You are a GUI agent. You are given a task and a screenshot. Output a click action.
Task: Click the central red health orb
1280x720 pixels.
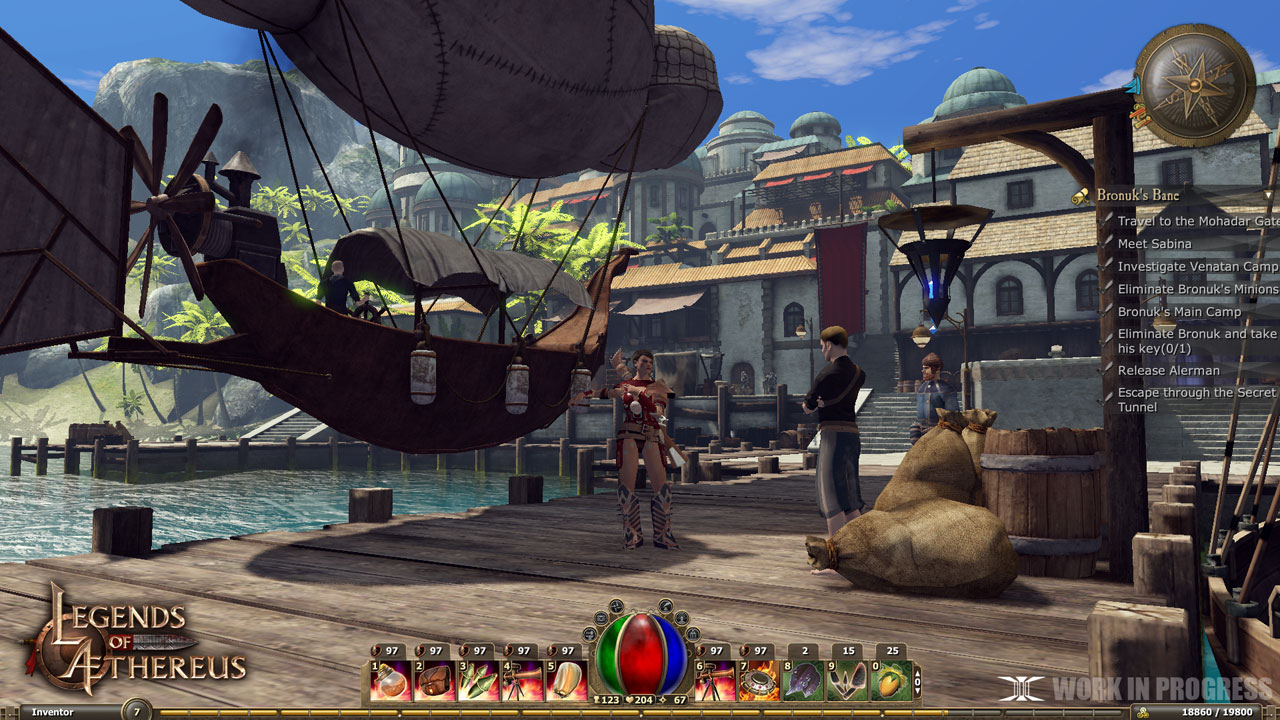pos(641,655)
